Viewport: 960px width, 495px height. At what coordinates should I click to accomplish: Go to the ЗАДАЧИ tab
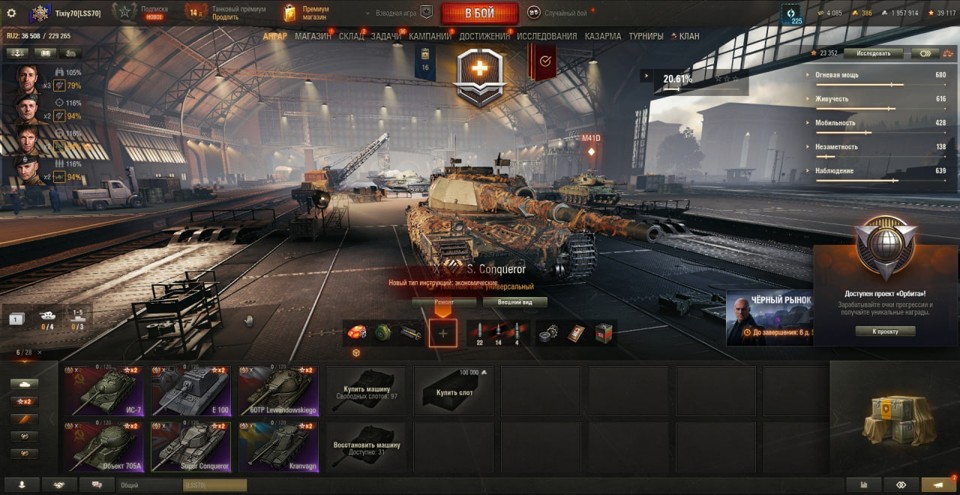pos(387,36)
